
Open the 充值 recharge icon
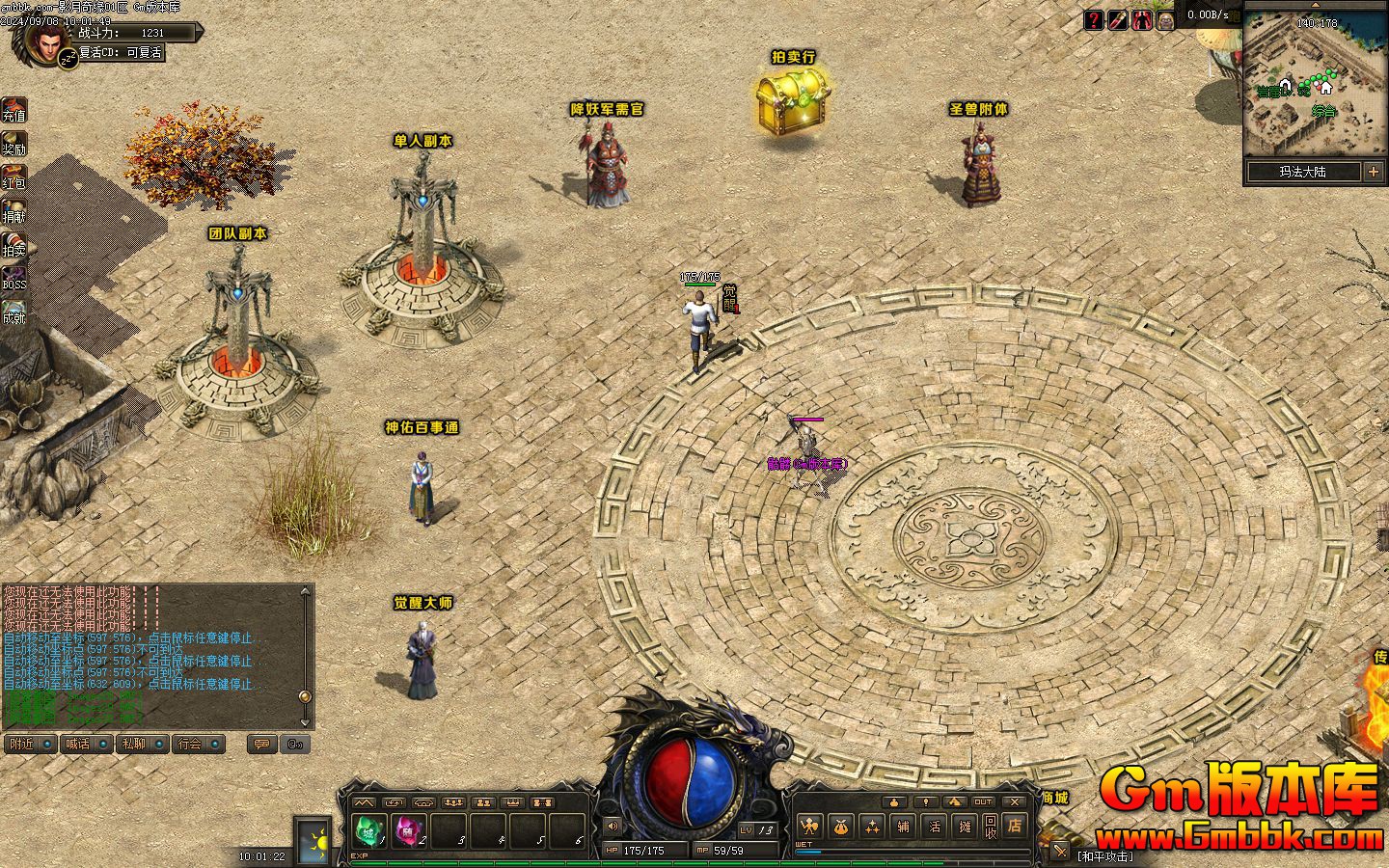14,110
